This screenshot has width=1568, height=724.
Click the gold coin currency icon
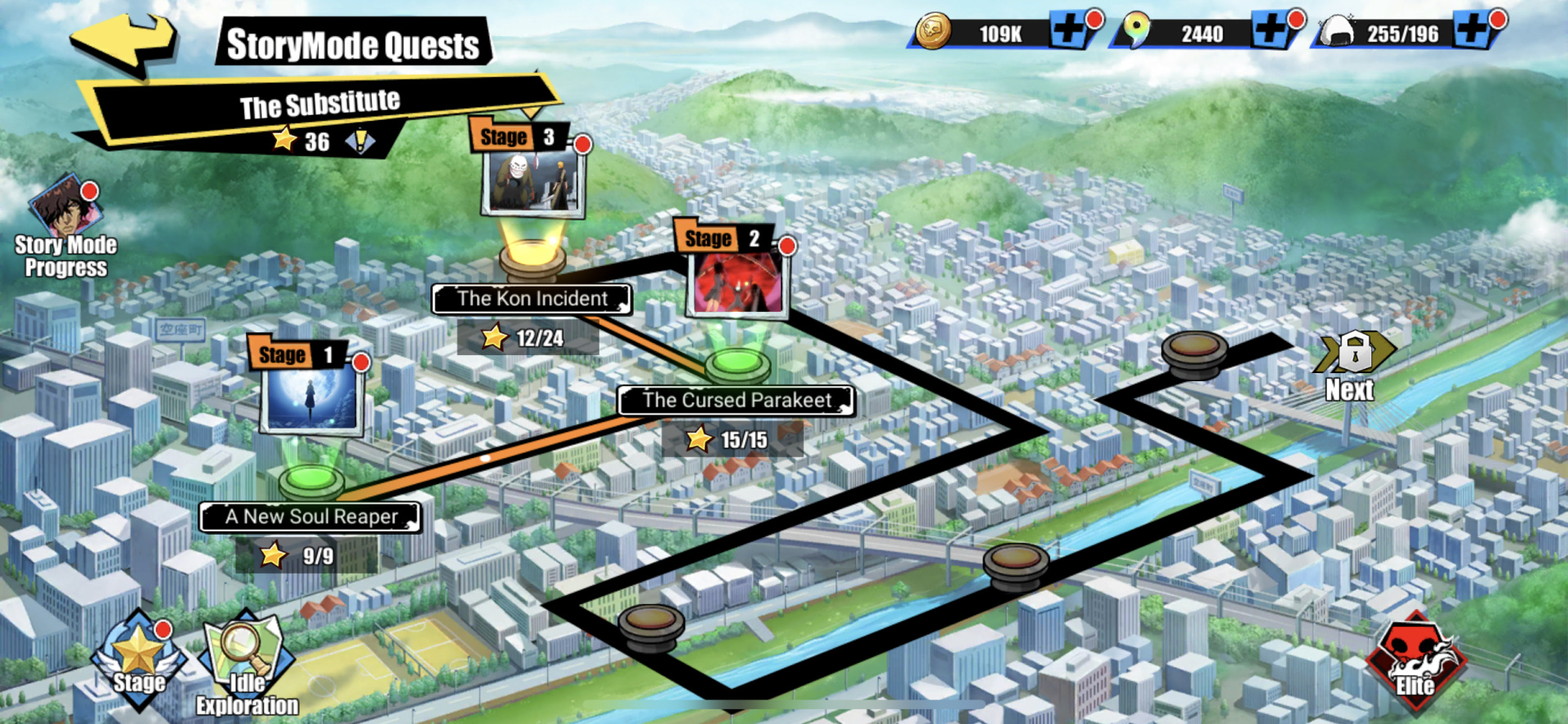933,31
